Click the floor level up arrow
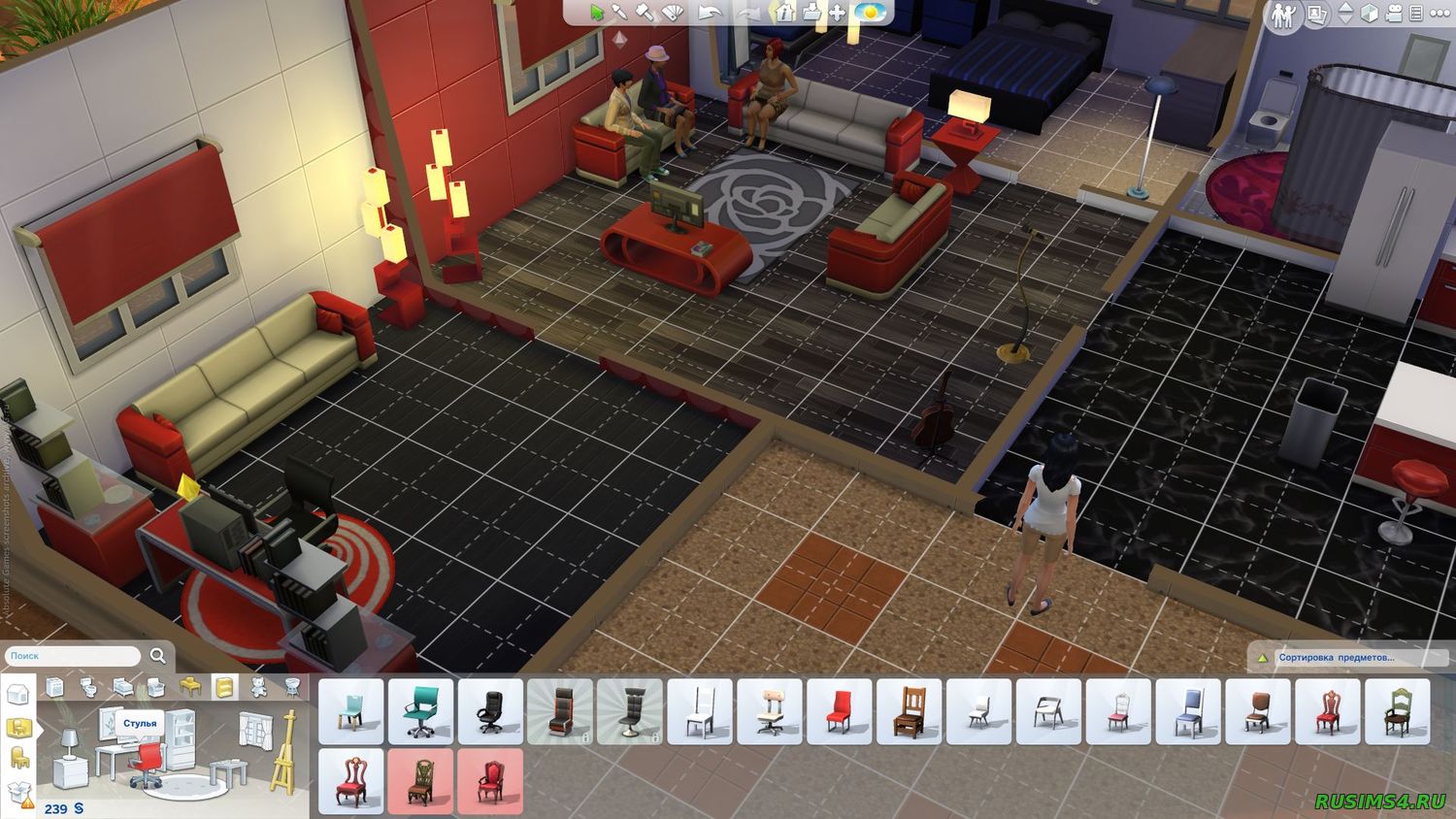The image size is (1456, 819). pyautogui.click(x=1345, y=8)
